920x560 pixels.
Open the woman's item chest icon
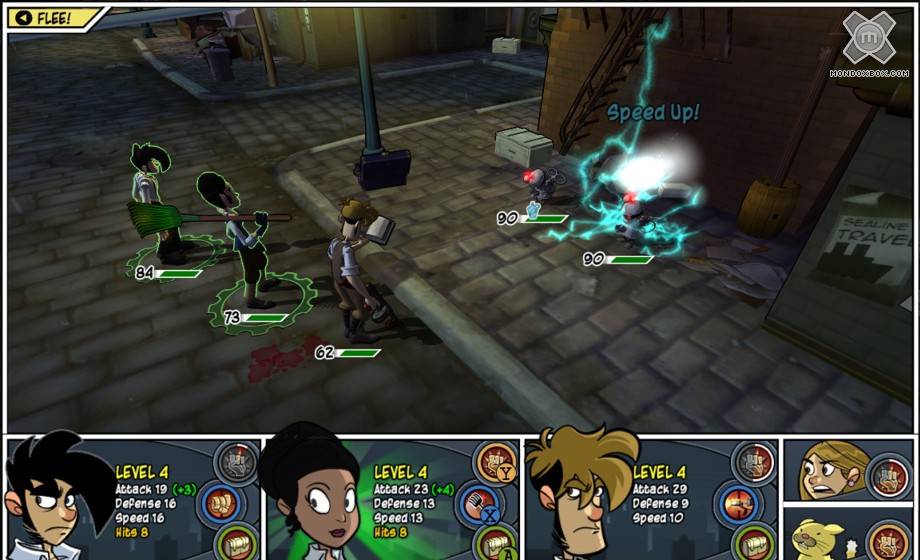492,542
